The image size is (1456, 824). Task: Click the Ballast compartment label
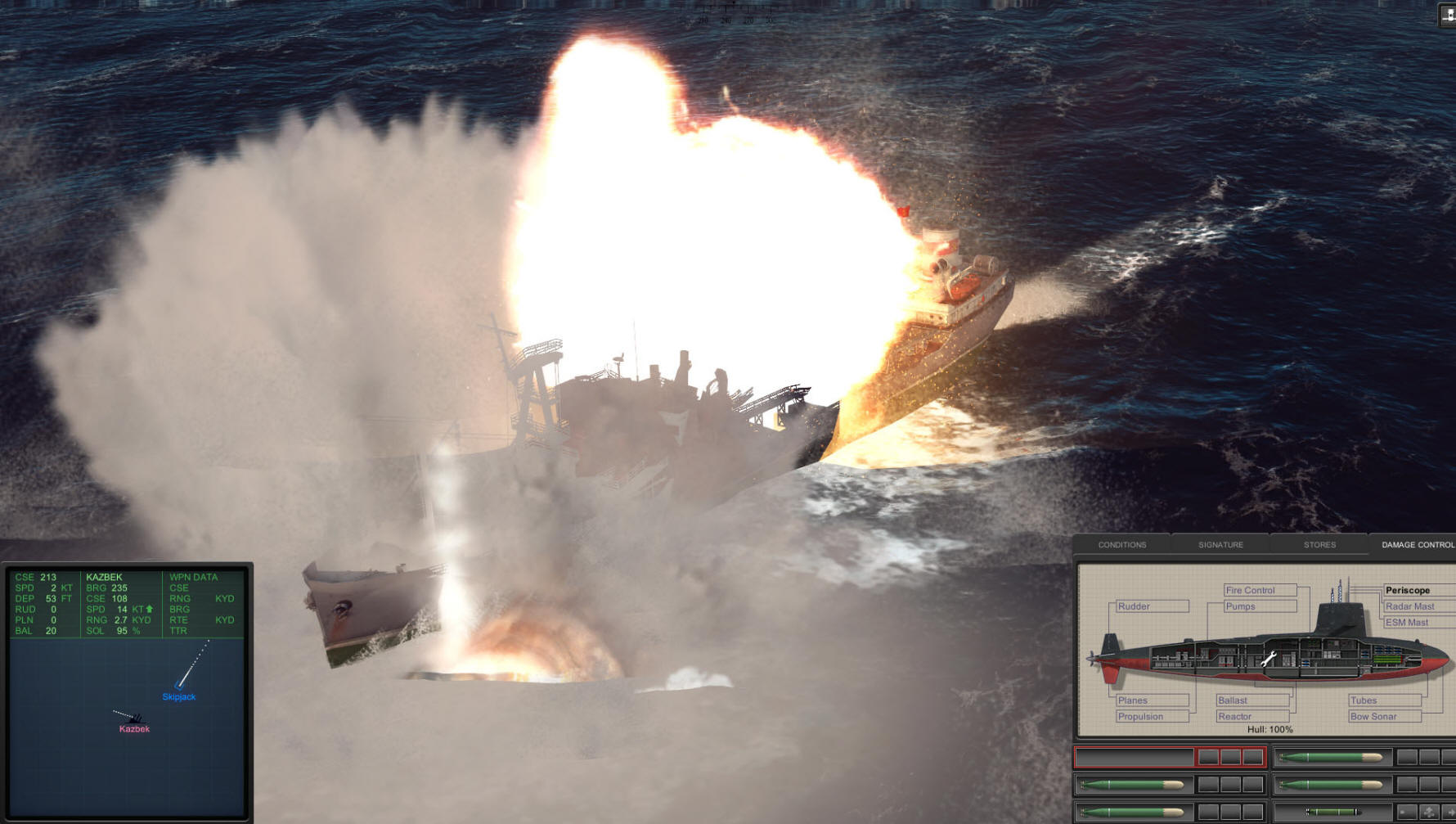pyautogui.click(x=1232, y=700)
